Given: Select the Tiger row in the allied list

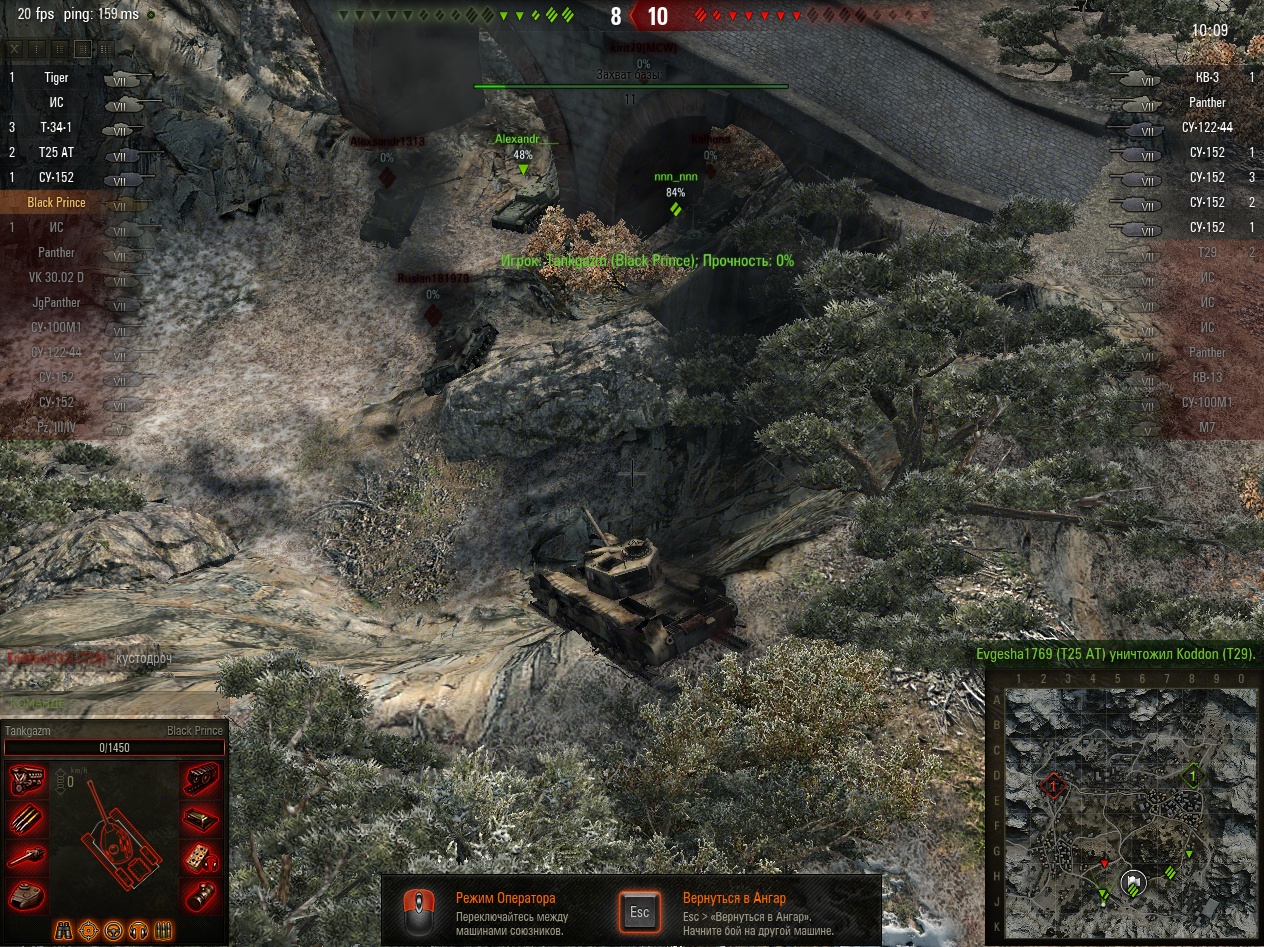Looking at the screenshot, I should (x=57, y=77).
